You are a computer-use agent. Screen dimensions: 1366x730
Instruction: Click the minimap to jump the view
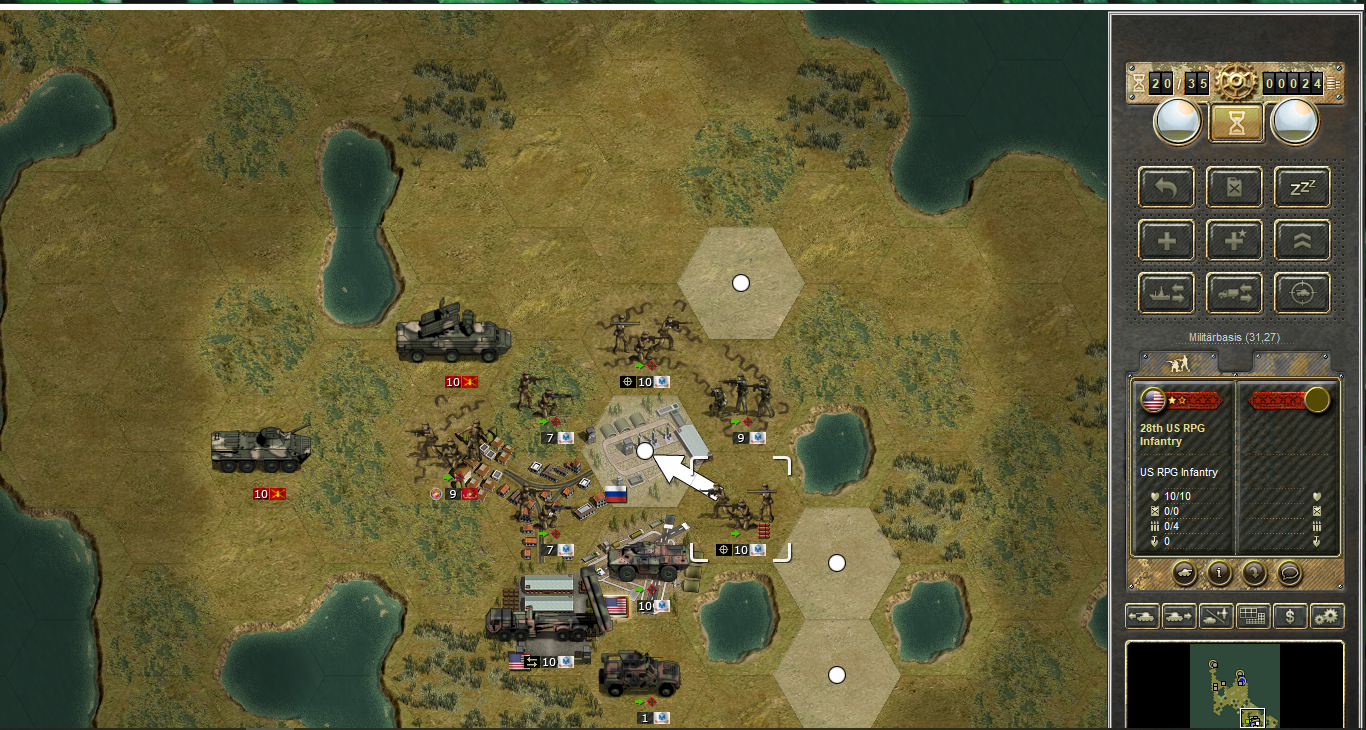coord(1235,686)
